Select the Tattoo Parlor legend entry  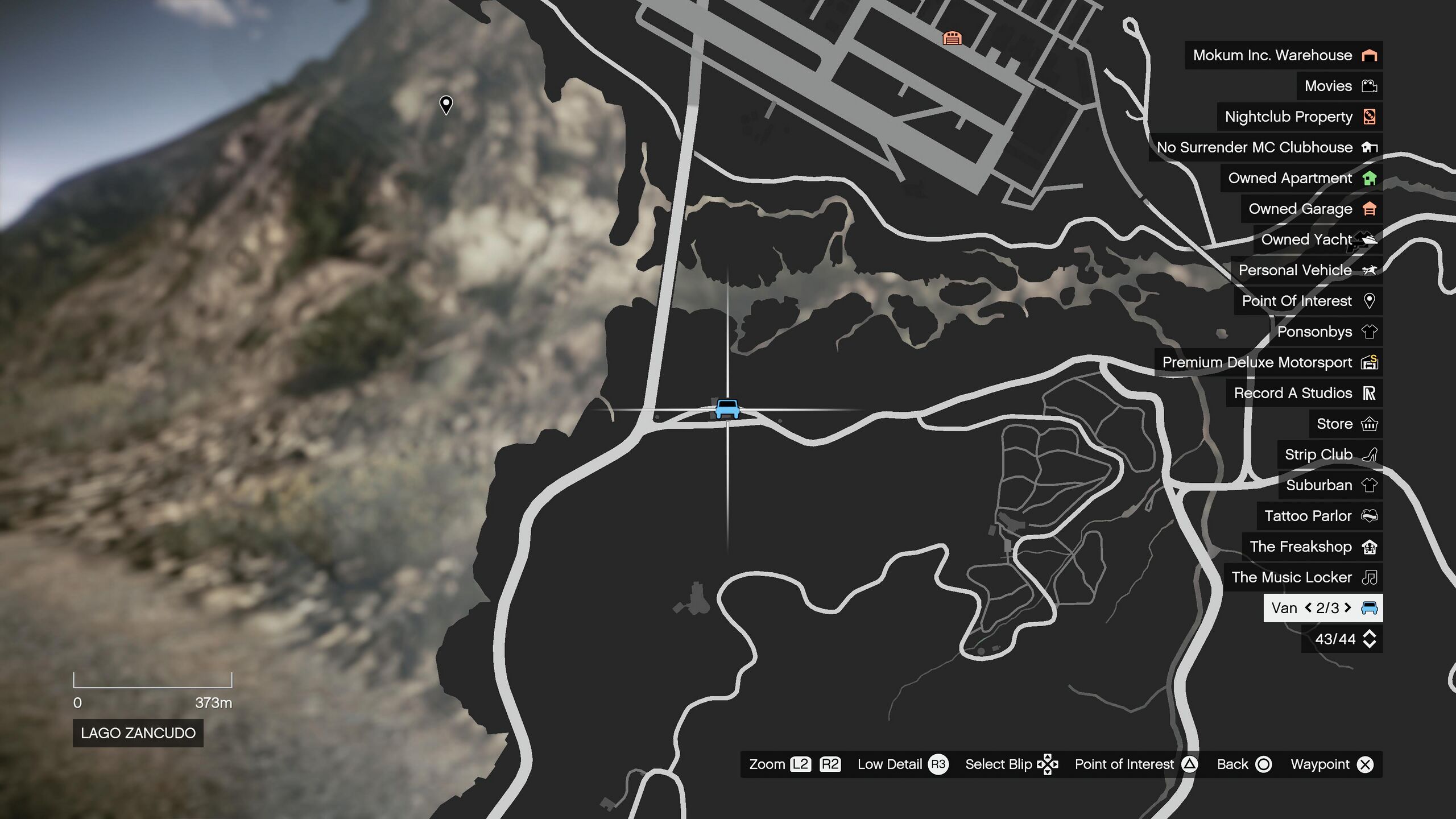pos(1319,516)
